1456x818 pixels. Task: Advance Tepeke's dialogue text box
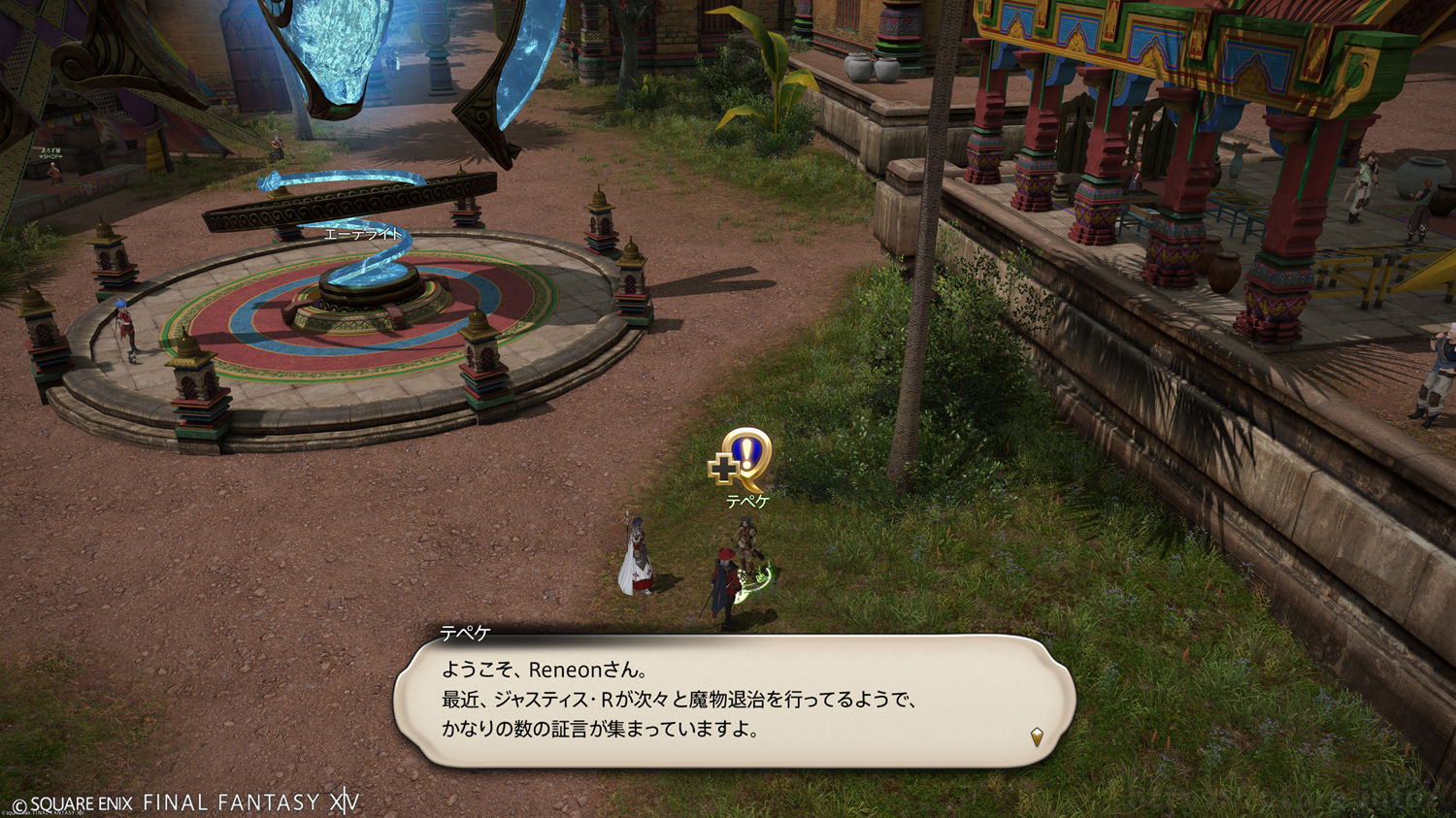point(734,701)
